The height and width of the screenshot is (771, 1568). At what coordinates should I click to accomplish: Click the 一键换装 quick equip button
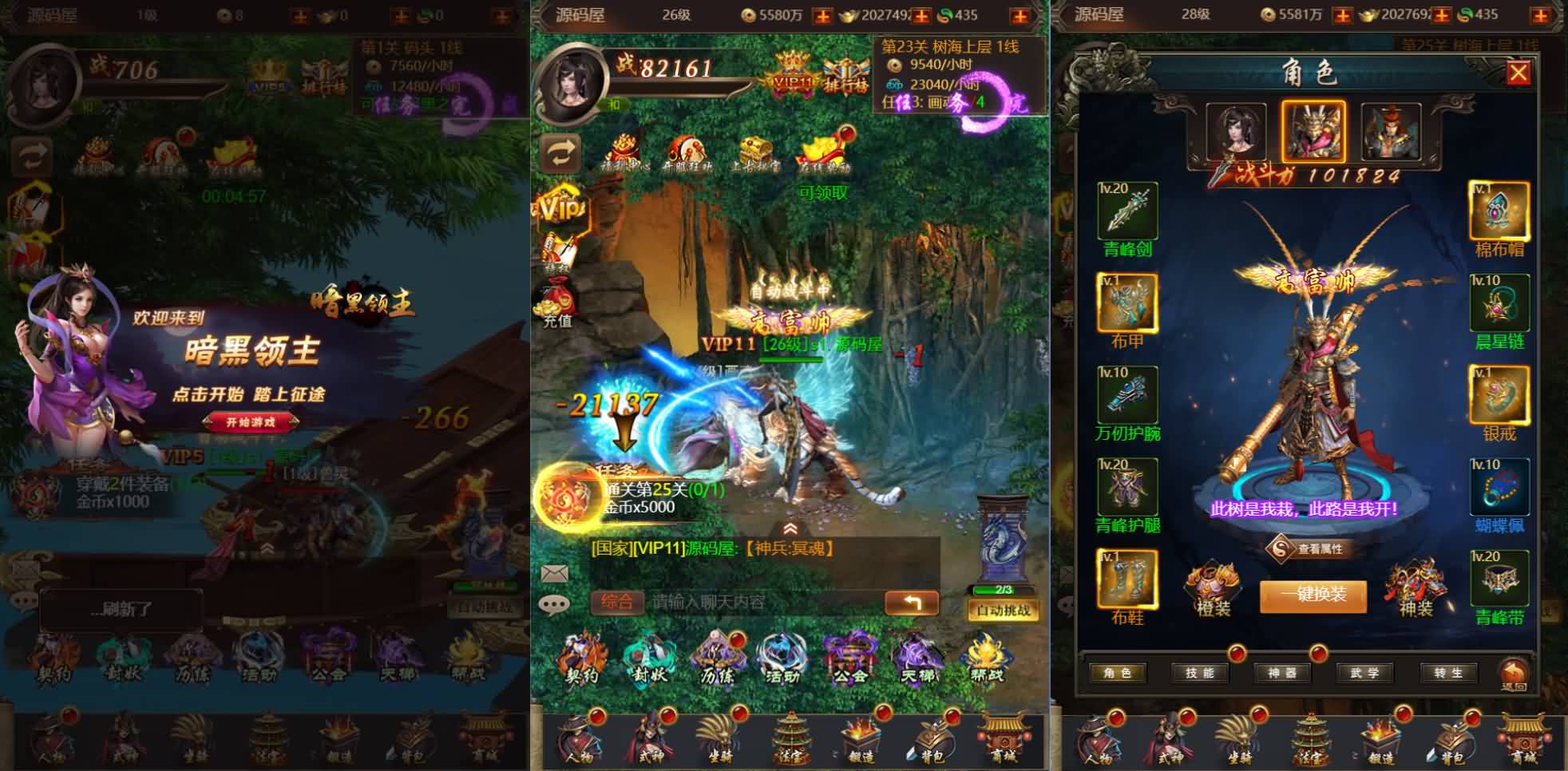point(1312,596)
